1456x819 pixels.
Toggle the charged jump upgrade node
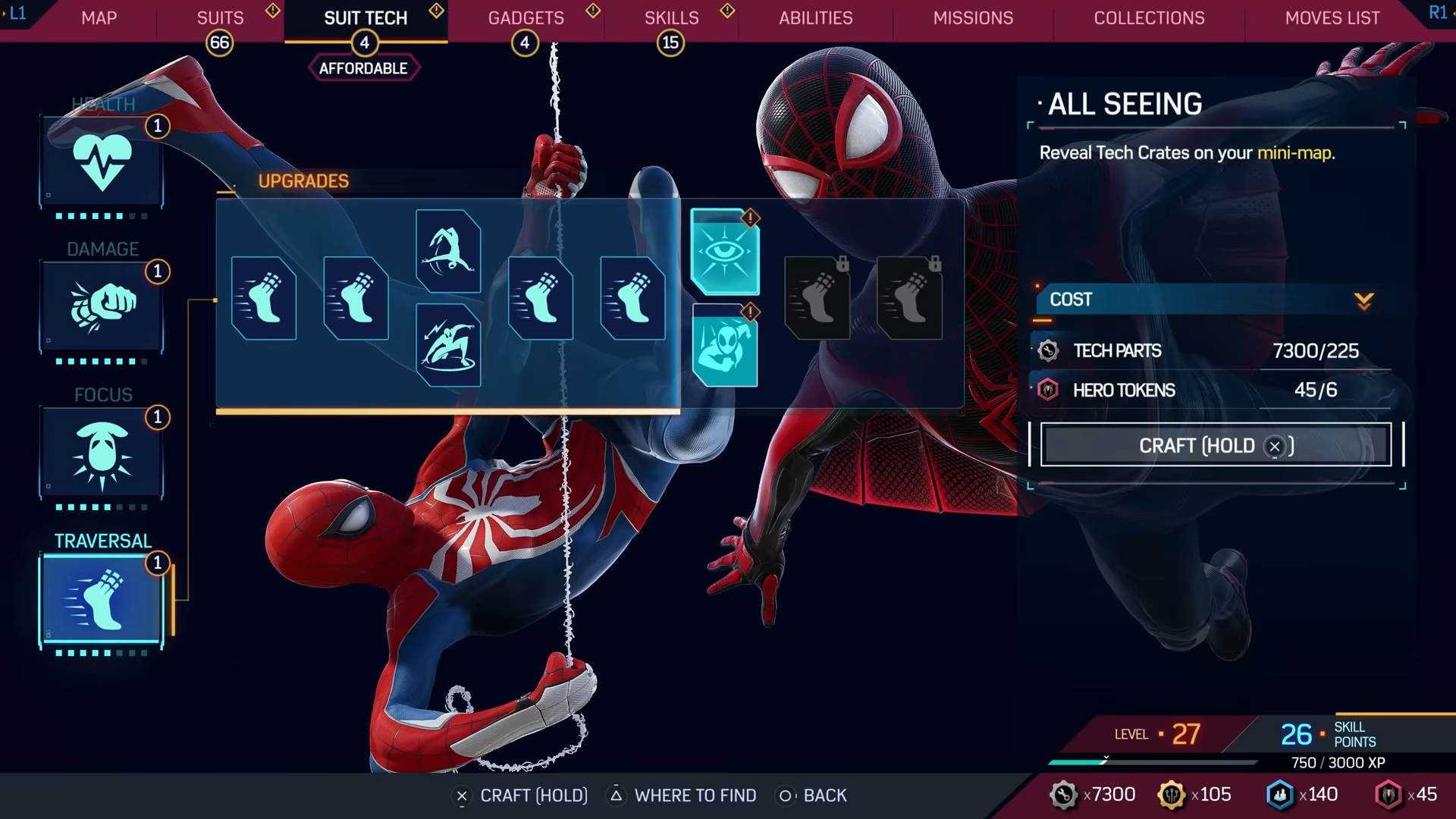[448, 345]
